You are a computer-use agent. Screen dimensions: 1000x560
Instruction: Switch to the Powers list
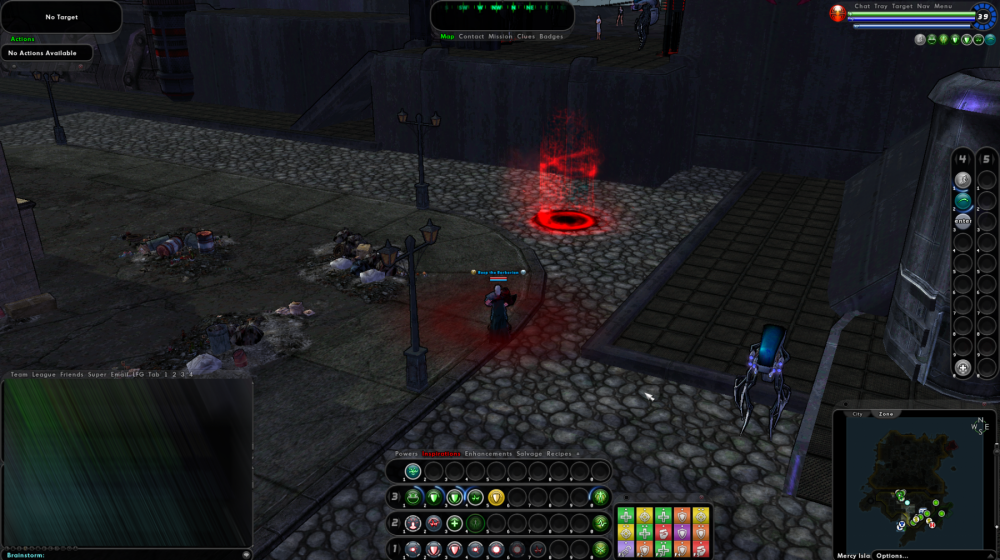click(406, 454)
